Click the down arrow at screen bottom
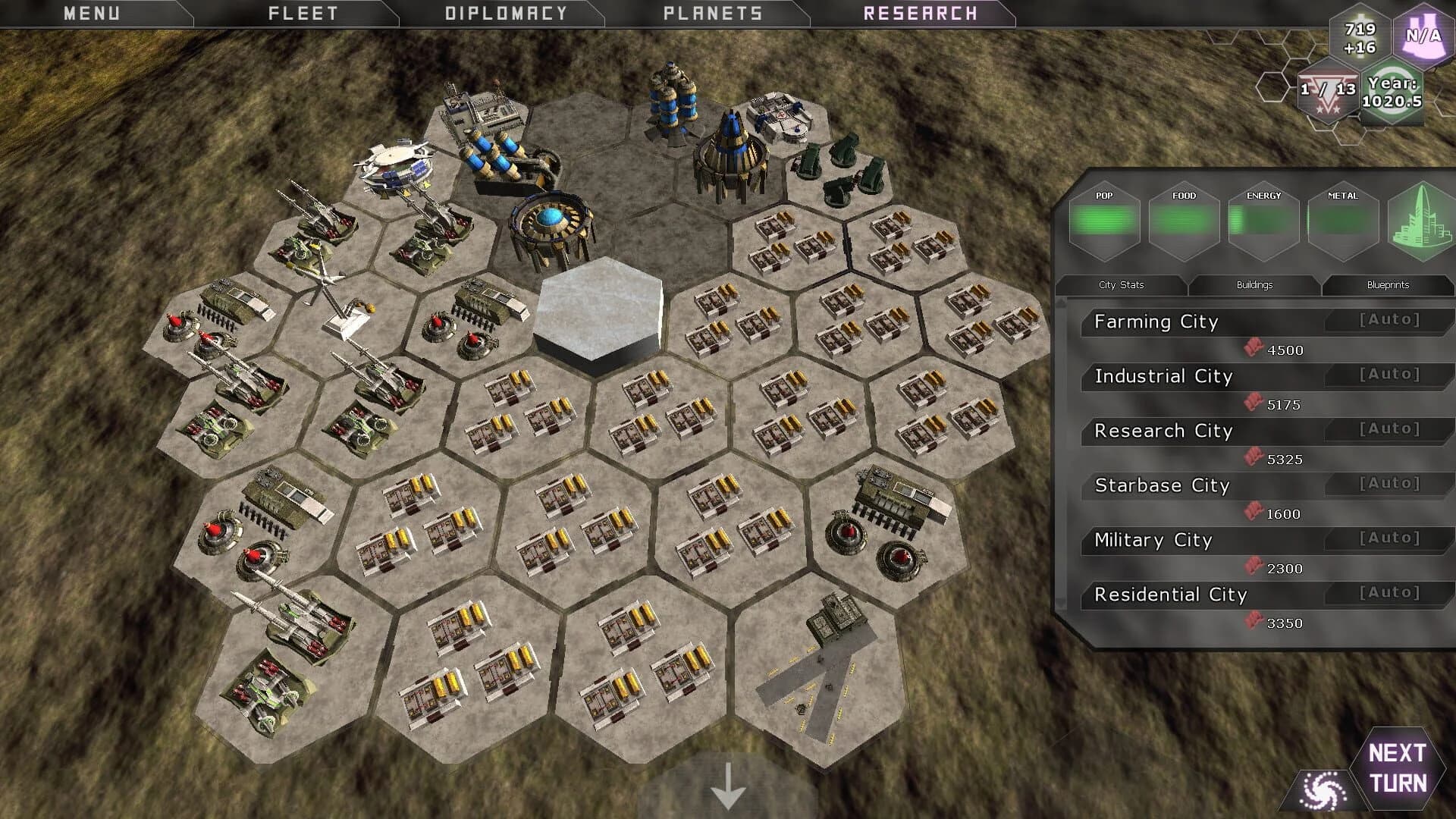 (728, 787)
